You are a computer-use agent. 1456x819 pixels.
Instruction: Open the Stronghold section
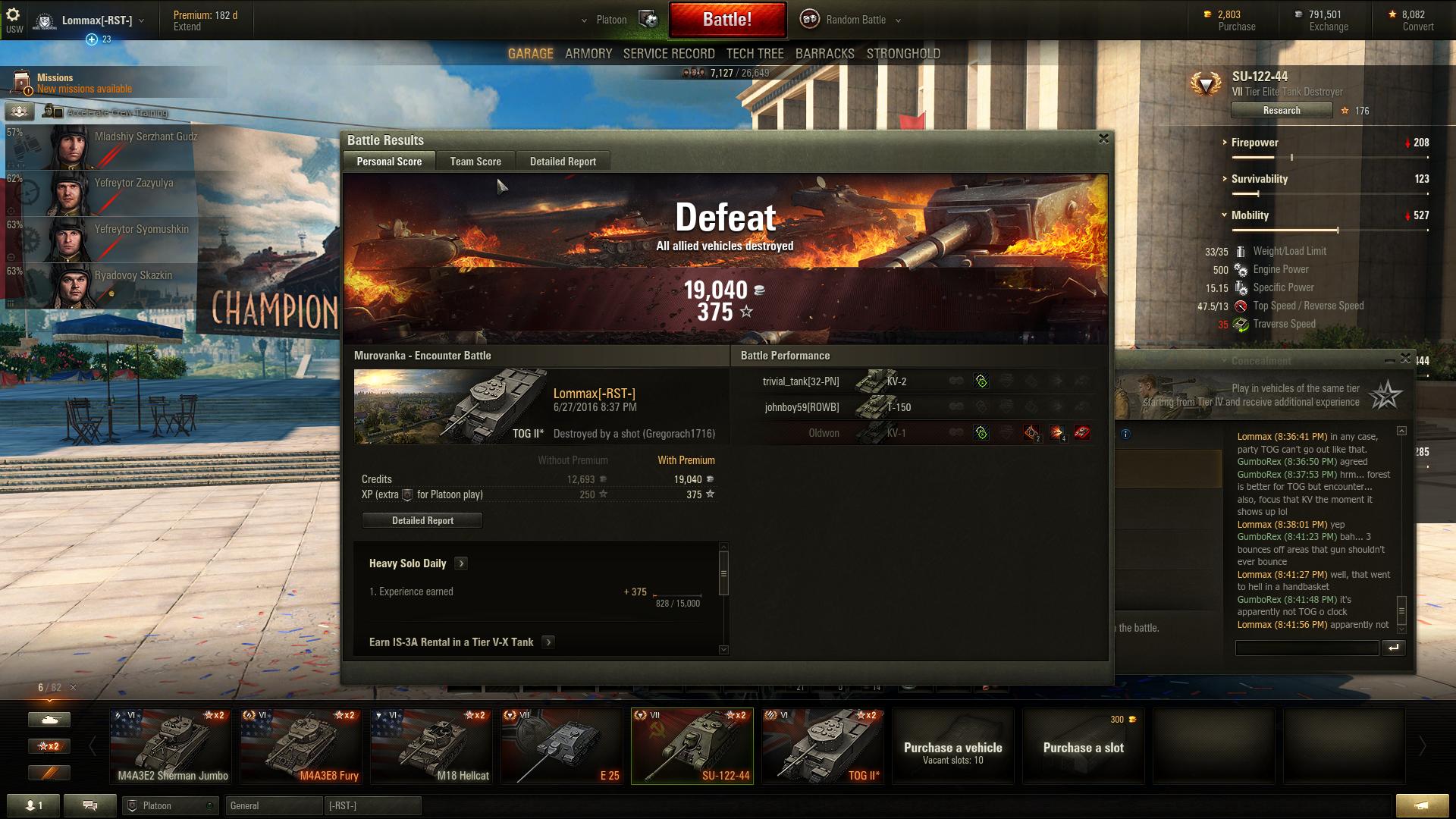coord(903,54)
